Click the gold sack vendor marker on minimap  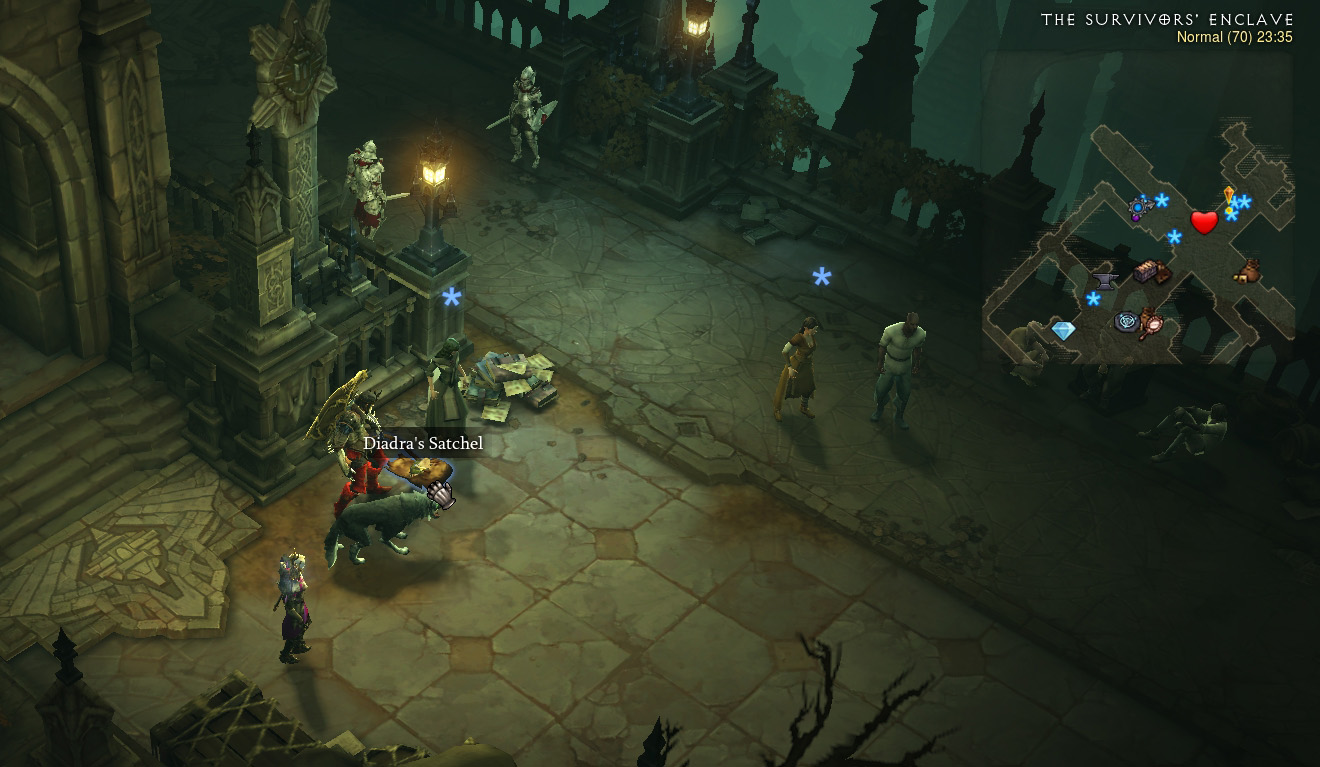coord(1247,271)
